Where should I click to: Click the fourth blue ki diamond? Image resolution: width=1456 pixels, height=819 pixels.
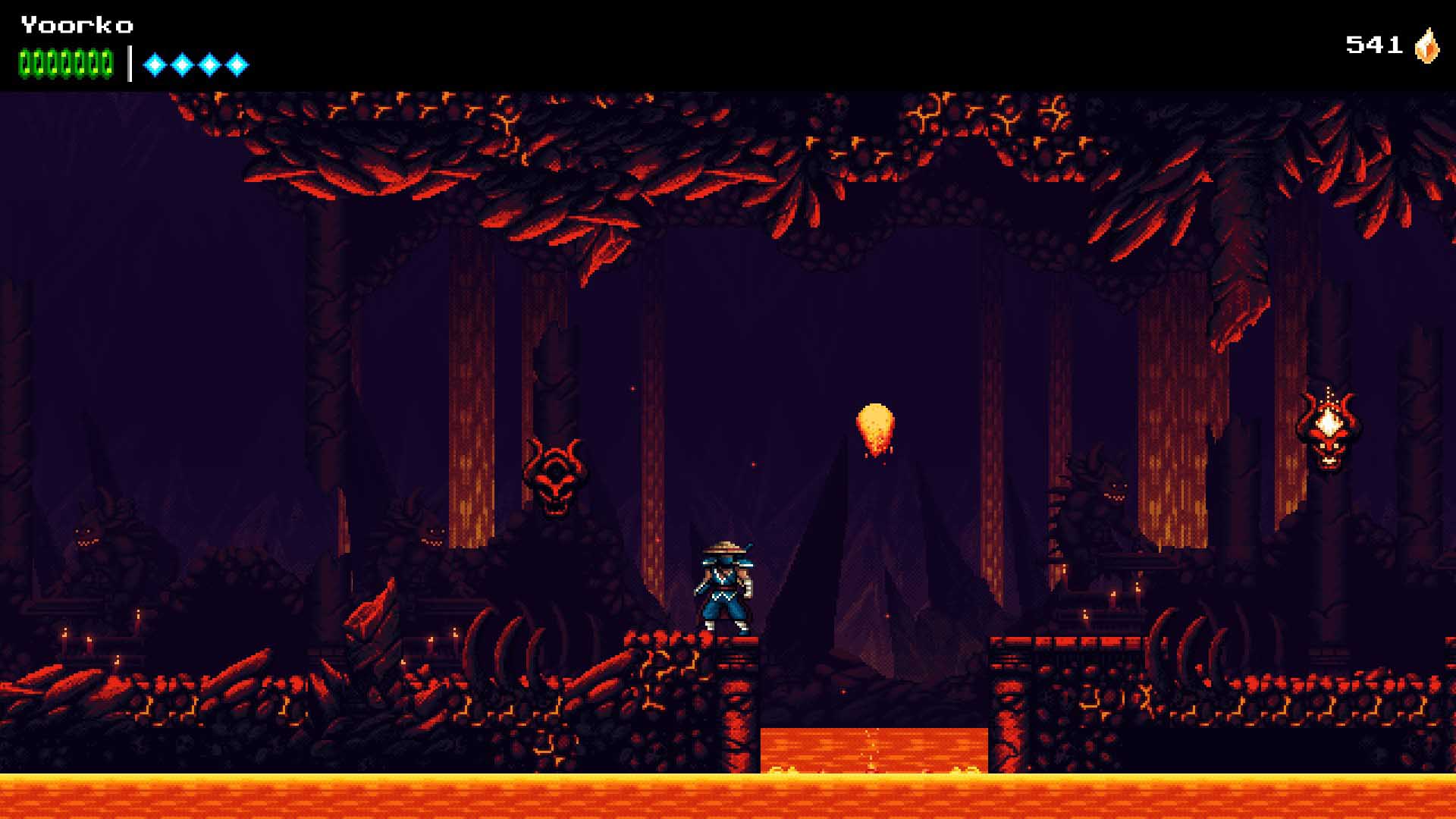(236, 63)
